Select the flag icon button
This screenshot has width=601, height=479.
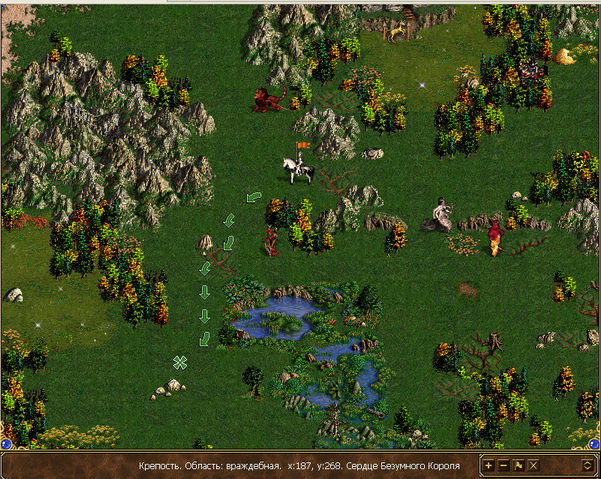coord(518,465)
